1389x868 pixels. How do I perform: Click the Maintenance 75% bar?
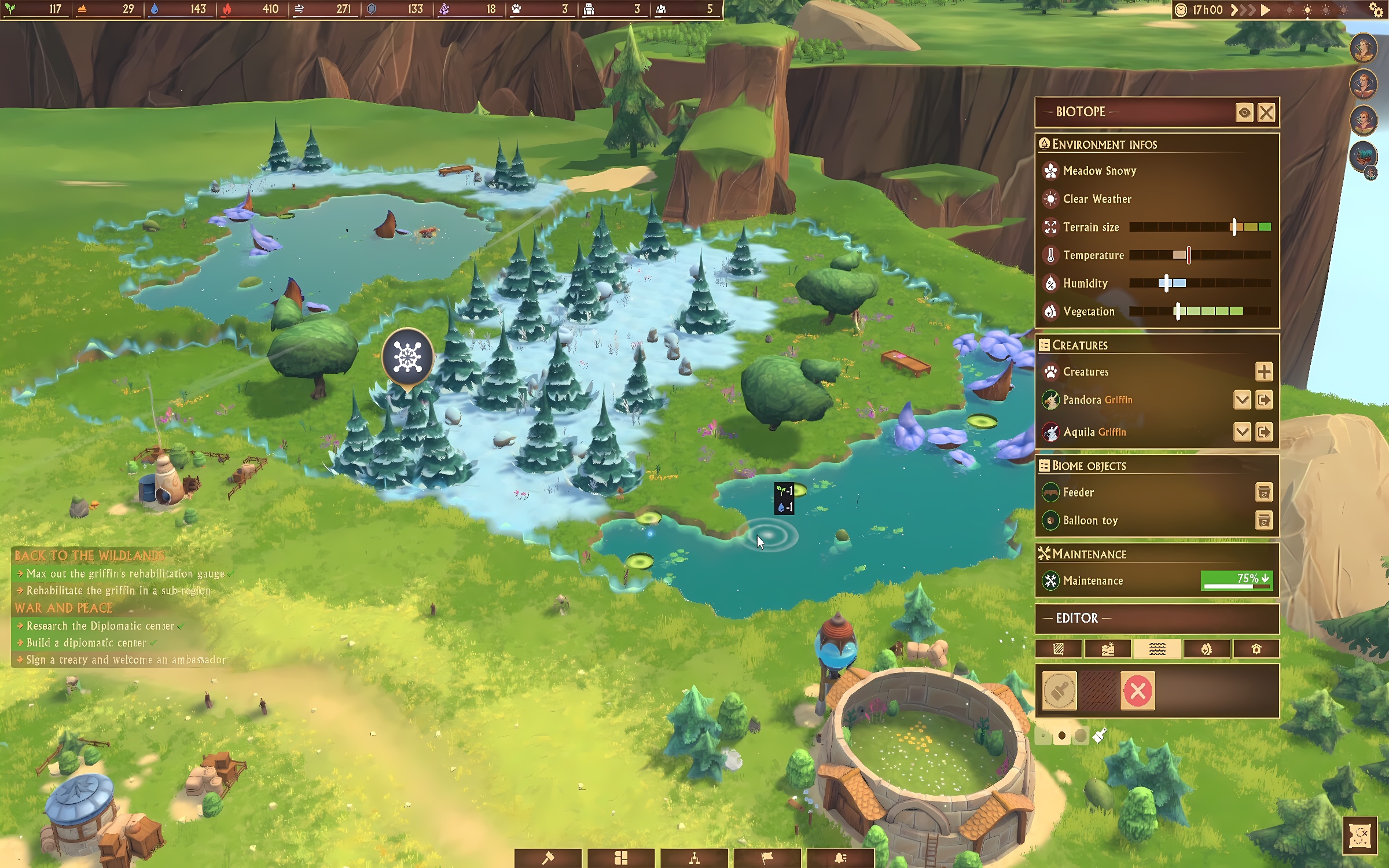pyautogui.click(x=1236, y=580)
